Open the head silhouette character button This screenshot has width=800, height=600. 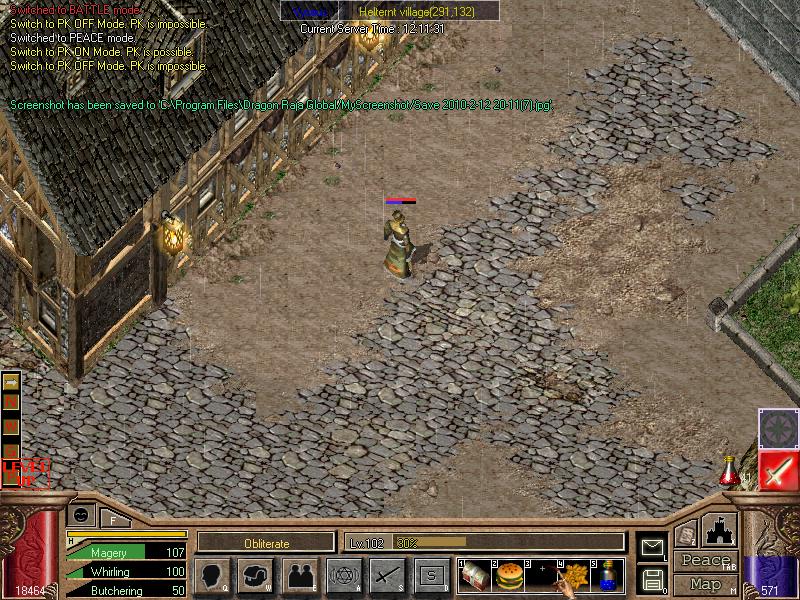coord(212,575)
